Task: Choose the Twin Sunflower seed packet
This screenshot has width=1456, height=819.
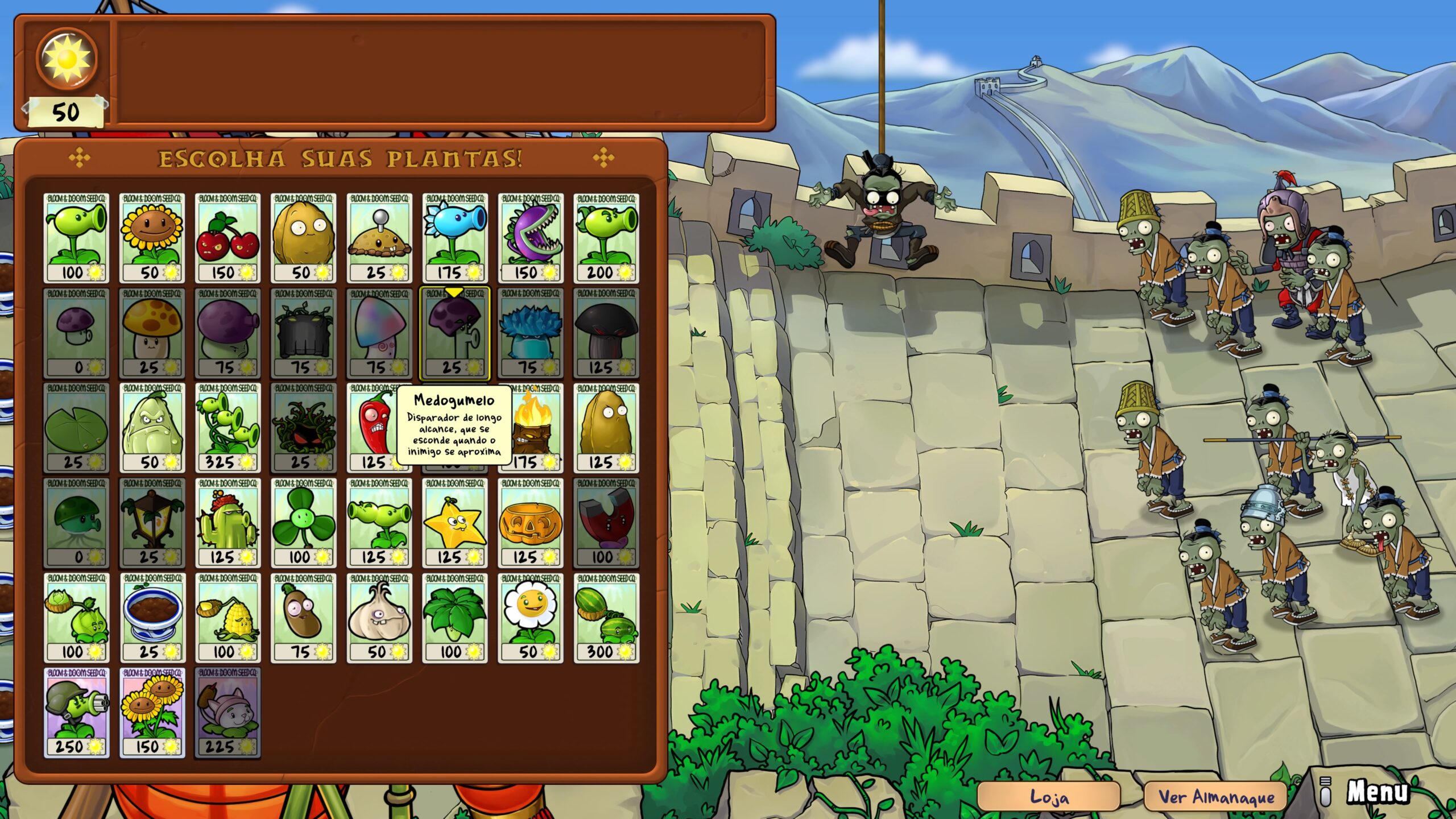Action: pos(152,713)
